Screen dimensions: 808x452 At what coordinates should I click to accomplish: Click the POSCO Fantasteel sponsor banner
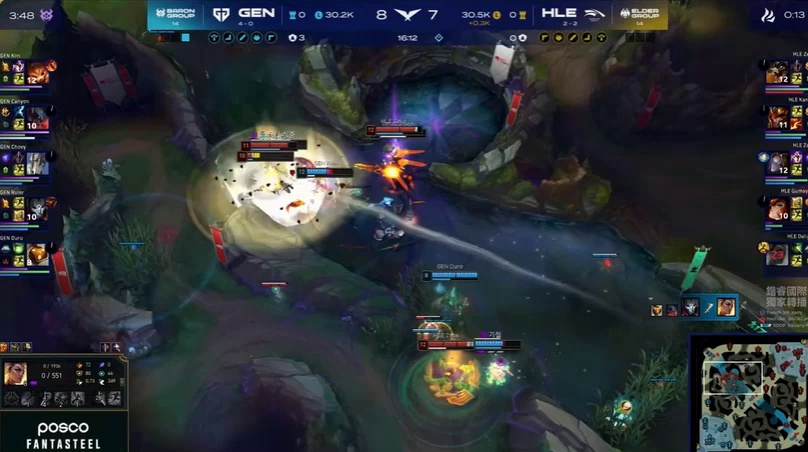click(63, 433)
